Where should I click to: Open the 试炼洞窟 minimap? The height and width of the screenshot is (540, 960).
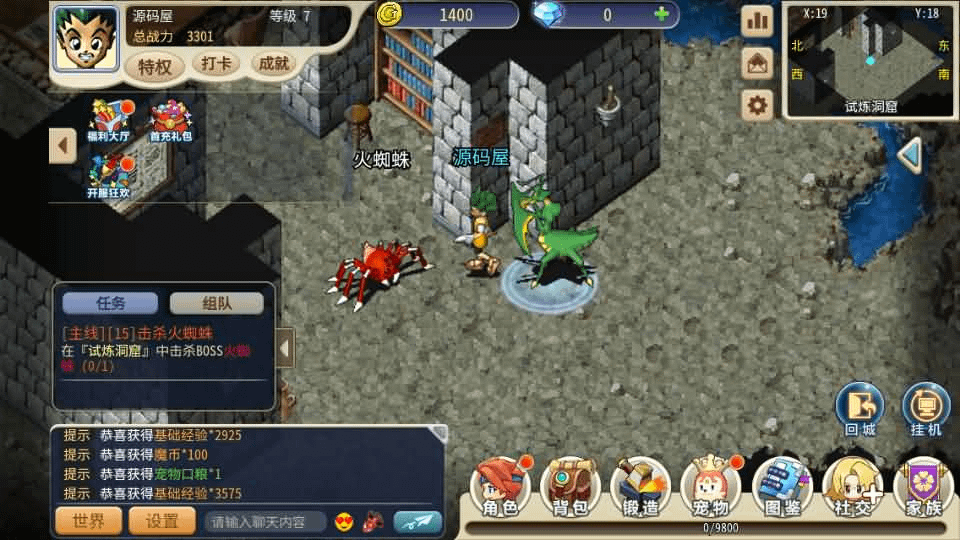click(x=869, y=58)
